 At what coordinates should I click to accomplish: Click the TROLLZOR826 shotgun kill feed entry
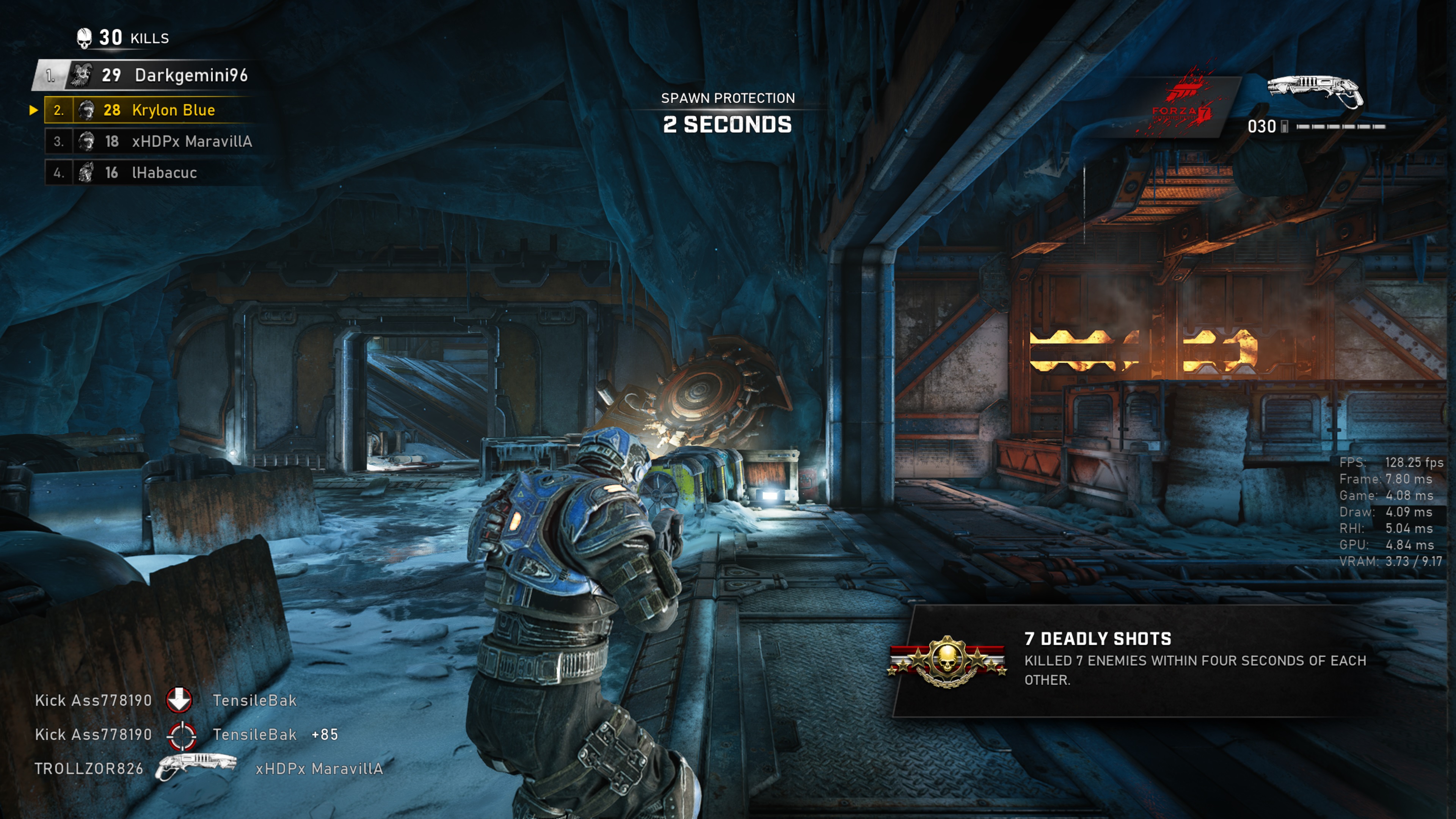[208, 768]
